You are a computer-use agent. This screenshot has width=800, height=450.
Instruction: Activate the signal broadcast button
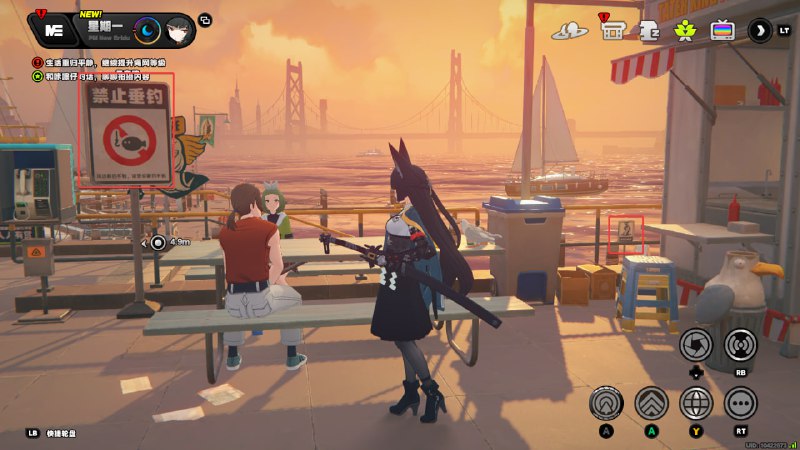pyautogui.click(x=741, y=346)
